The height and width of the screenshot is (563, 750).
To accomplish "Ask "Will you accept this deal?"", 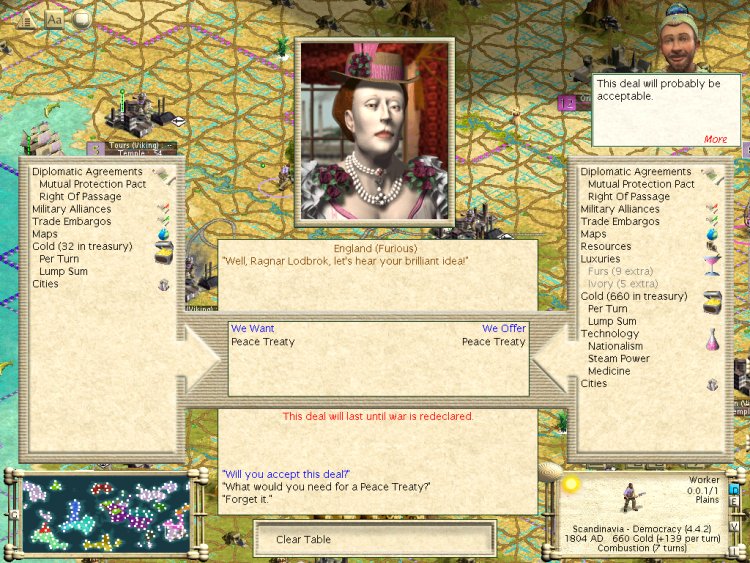I will click(x=286, y=473).
